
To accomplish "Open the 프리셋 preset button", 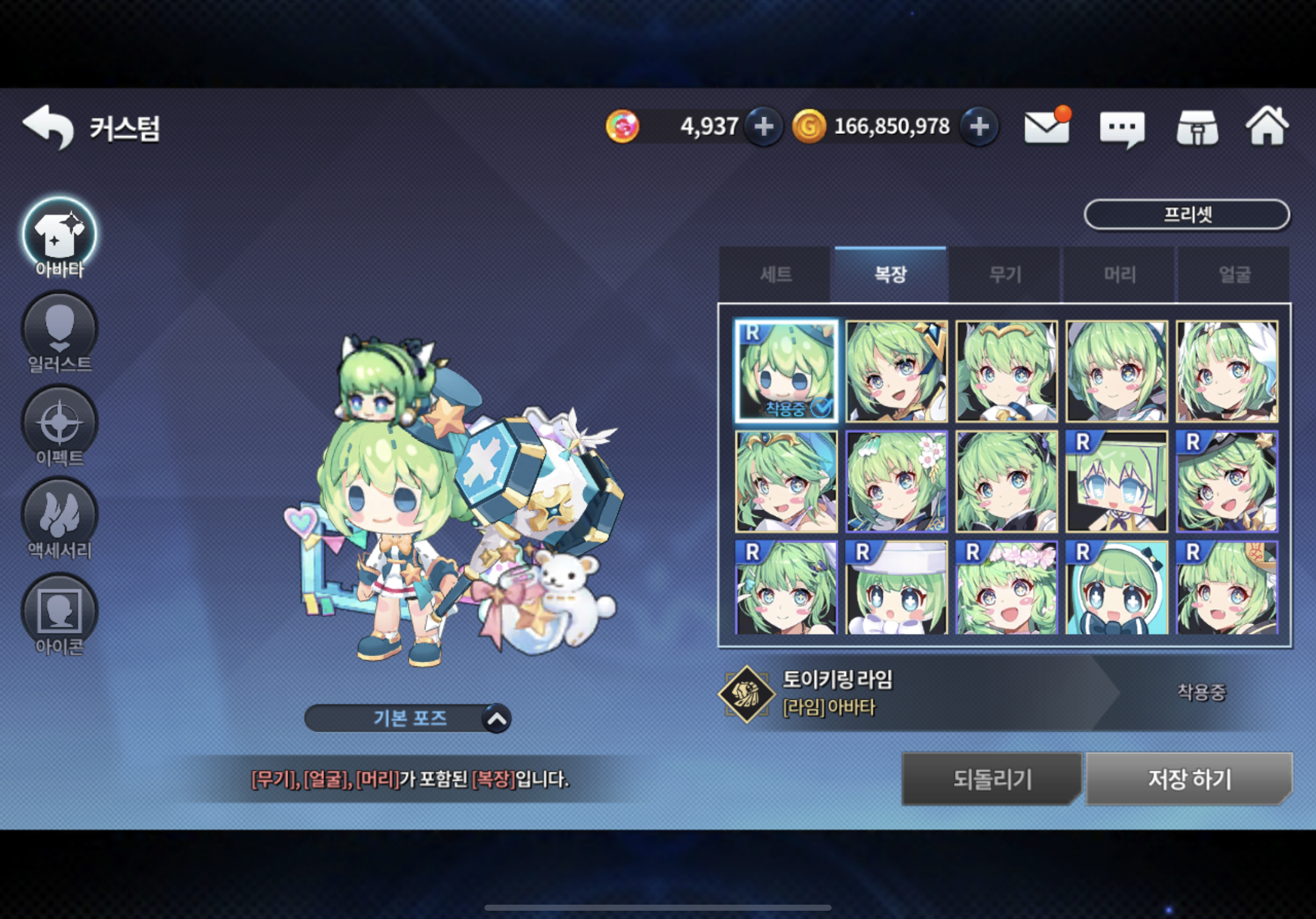I will 1187,215.
